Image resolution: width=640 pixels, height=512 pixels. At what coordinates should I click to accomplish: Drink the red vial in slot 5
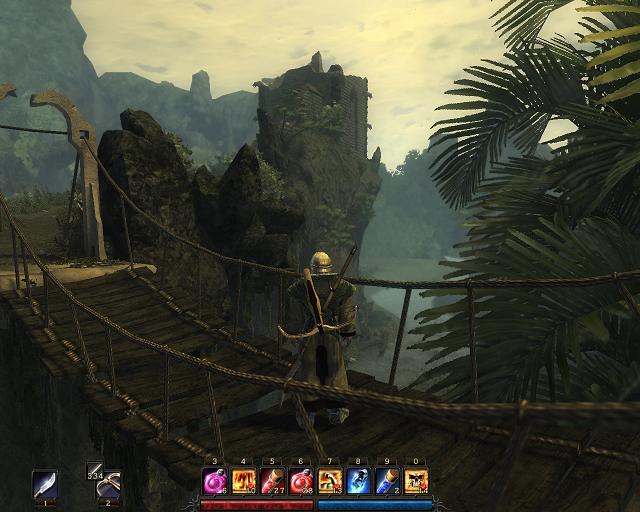coord(273,482)
